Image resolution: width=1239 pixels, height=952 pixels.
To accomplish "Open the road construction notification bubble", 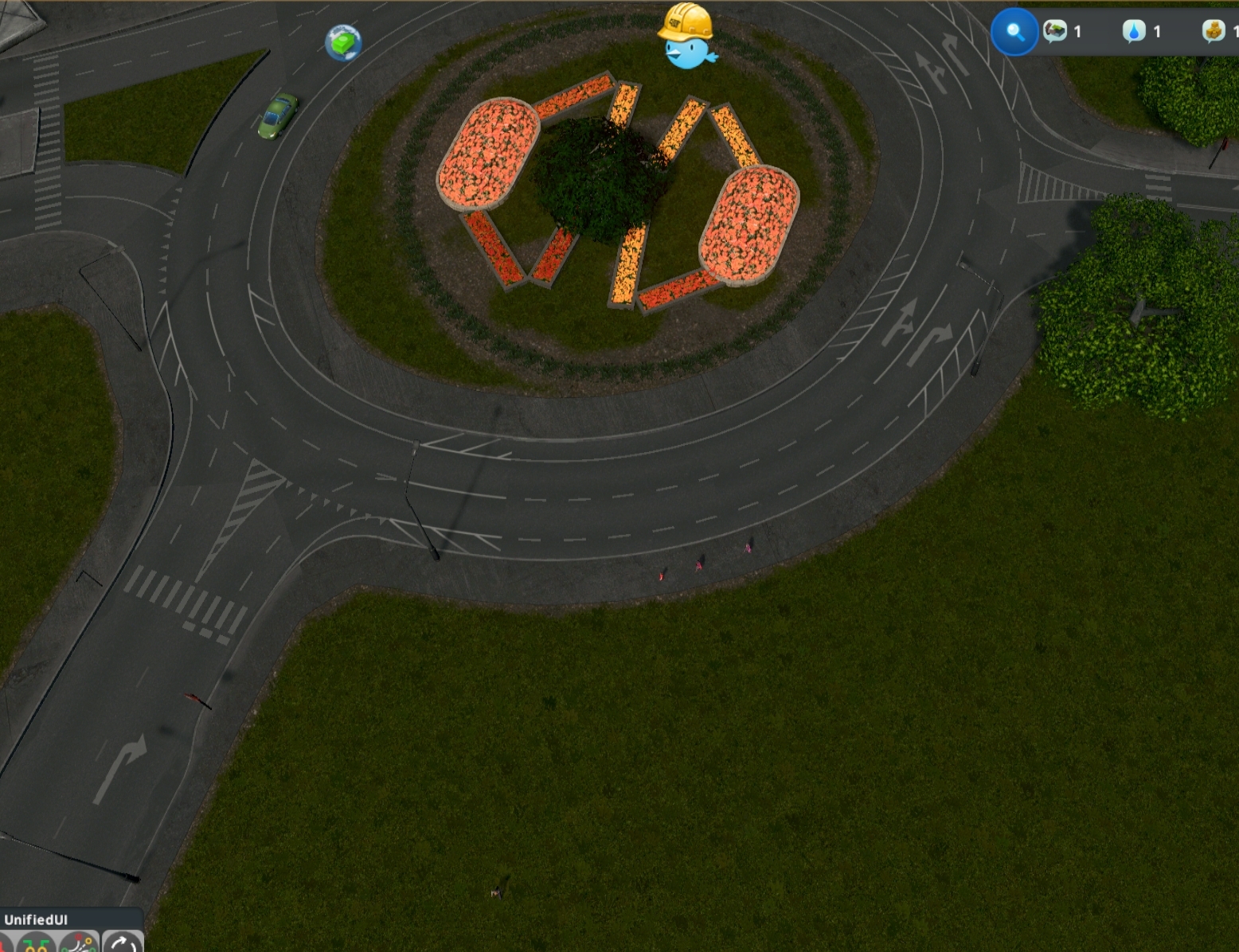I will coord(1055,32).
